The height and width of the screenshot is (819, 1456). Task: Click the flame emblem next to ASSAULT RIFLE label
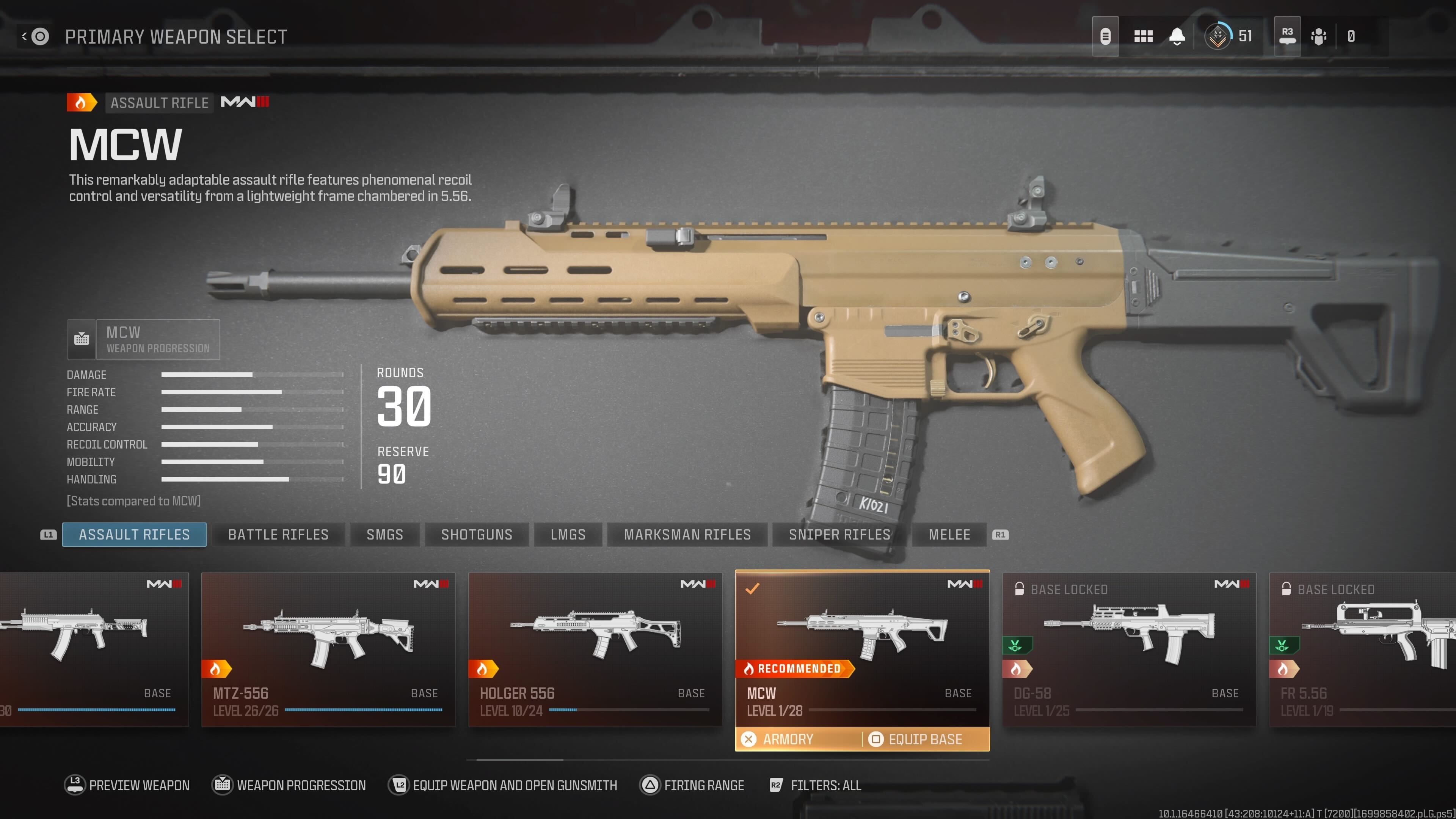tap(81, 102)
